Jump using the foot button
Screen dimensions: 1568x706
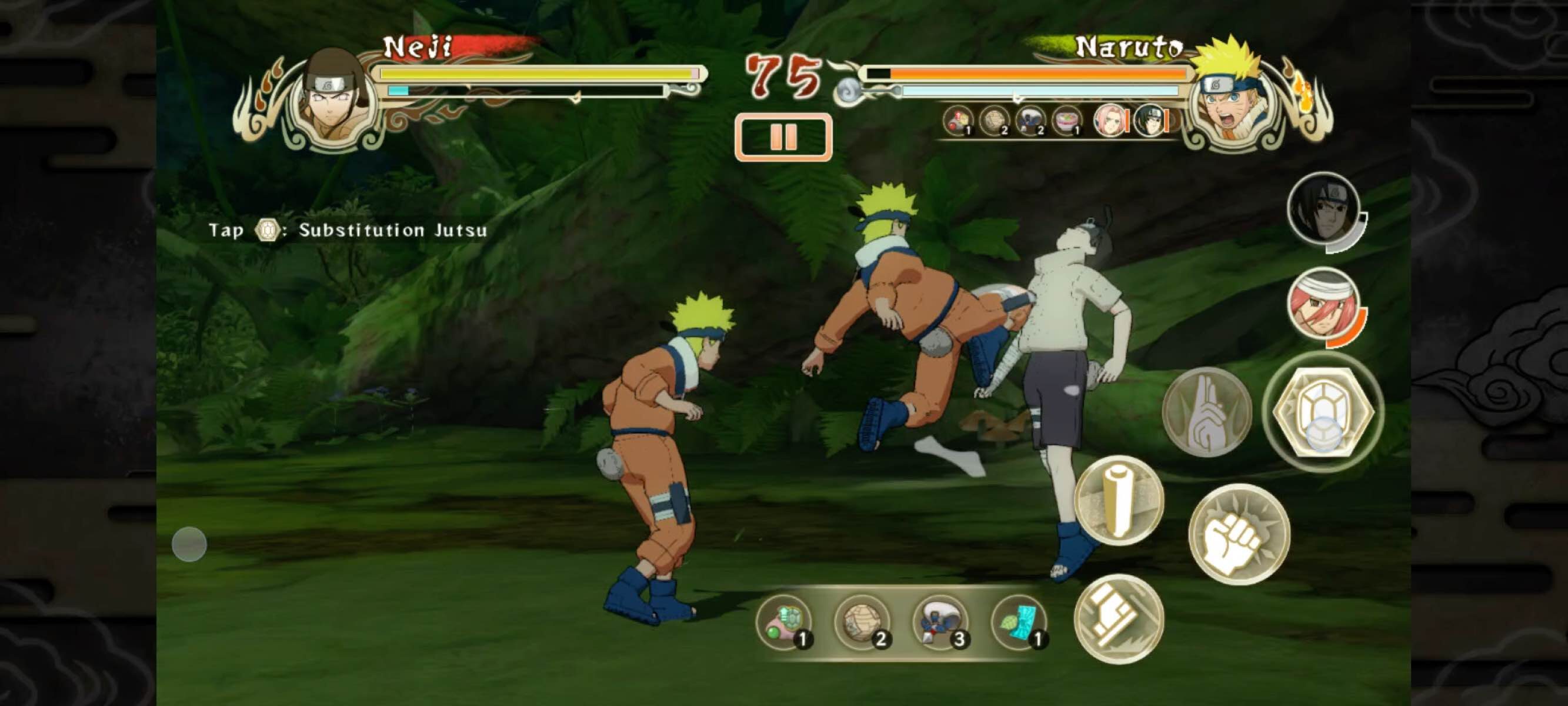(1118, 618)
